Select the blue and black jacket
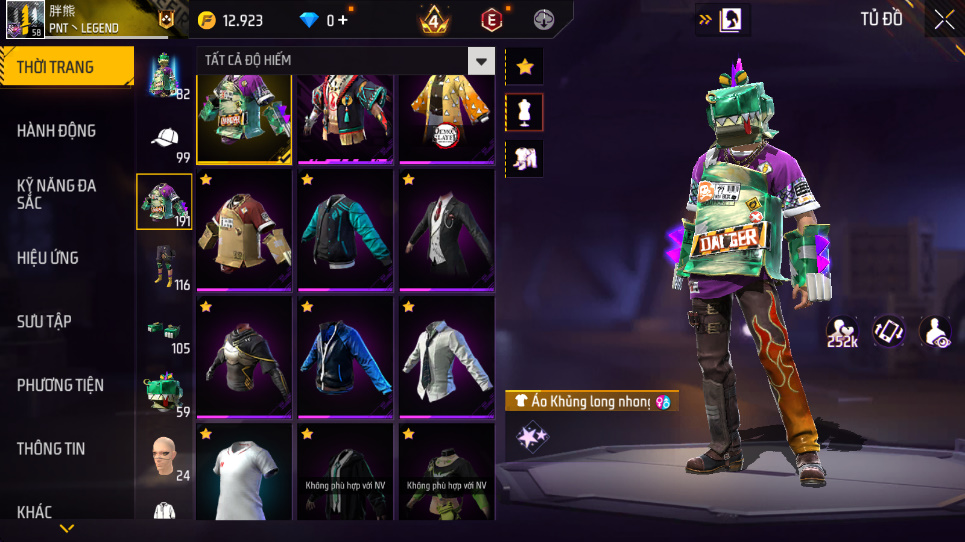The width and height of the screenshot is (965, 542). [x=344, y=355]
